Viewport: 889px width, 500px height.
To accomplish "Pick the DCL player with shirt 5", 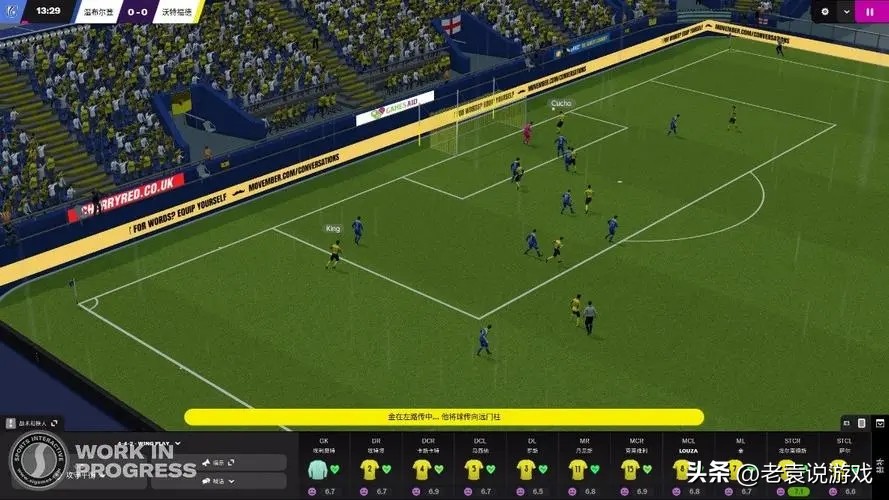I will [x=473, y=467].
